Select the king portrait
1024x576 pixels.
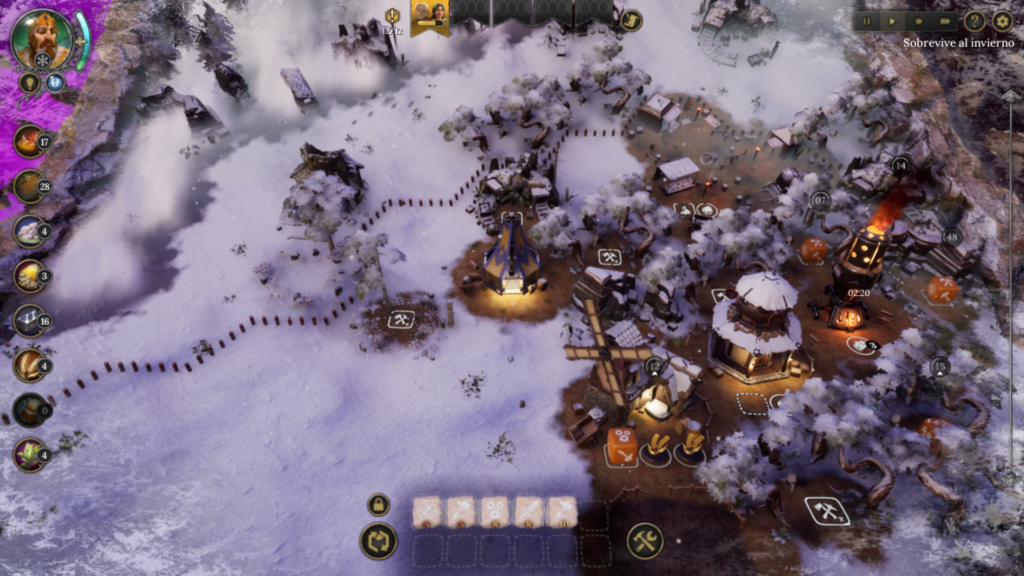(42, 38)
